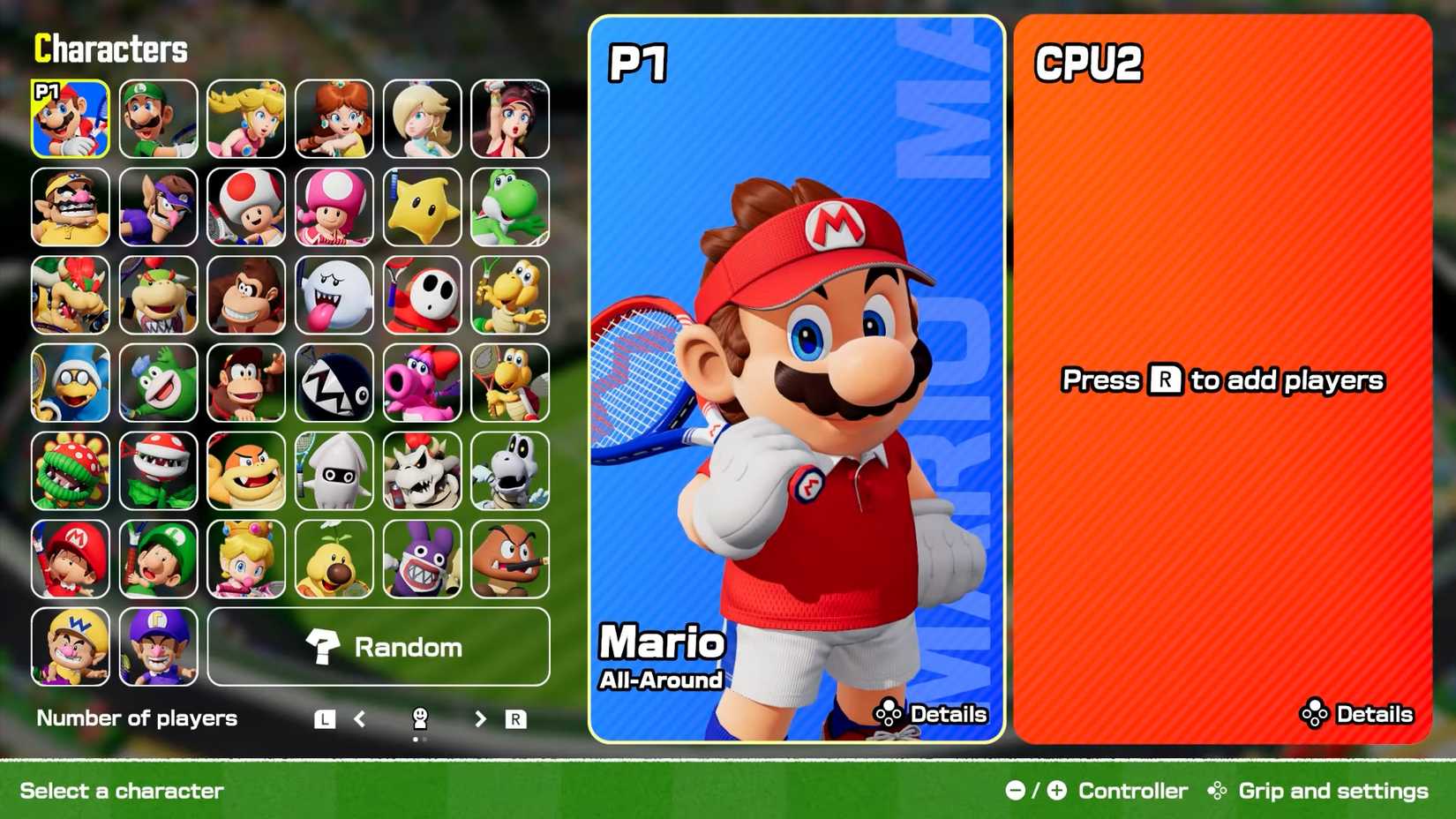Select Luigi from the character grid
The height and width of the screenshot is (819, 1456).
pos(159,118)
